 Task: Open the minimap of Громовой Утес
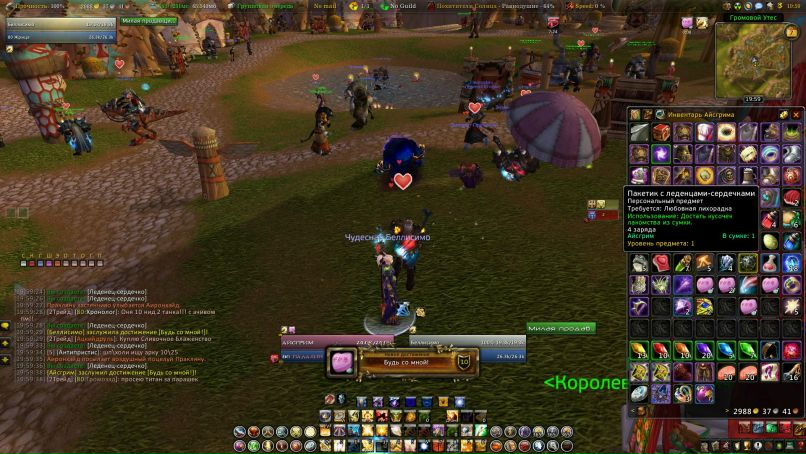click(759, 59)
